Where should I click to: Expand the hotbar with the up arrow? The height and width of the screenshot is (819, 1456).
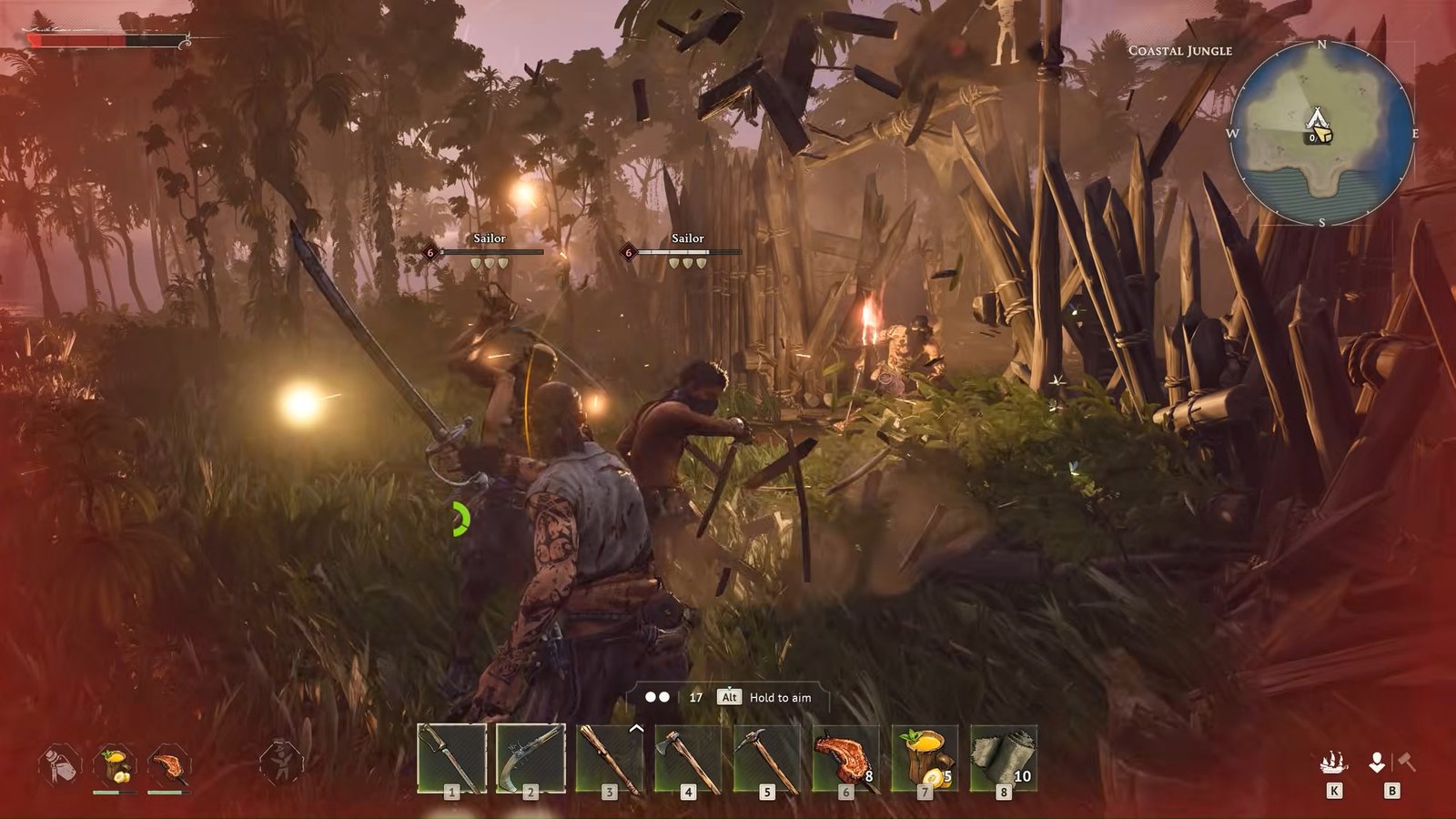(637, 728)
